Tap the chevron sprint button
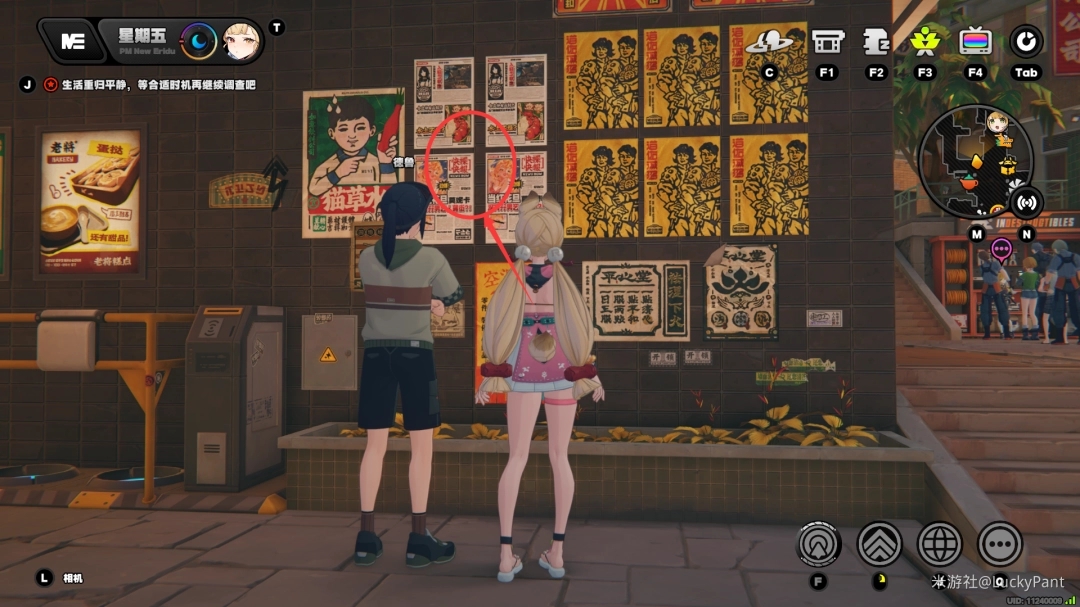 pyautogui.click(x=879, y=544)
